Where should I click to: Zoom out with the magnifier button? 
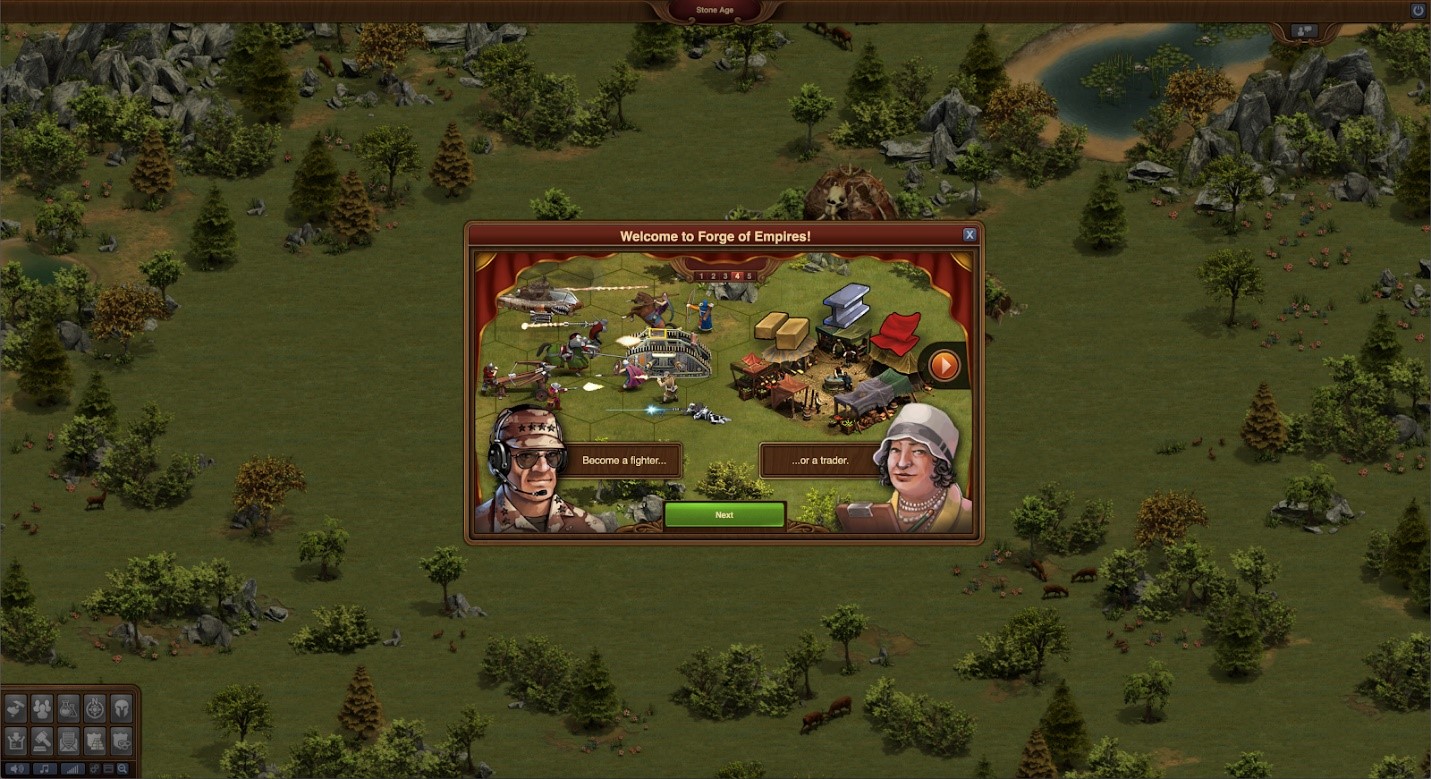click(x=122, y=769)
